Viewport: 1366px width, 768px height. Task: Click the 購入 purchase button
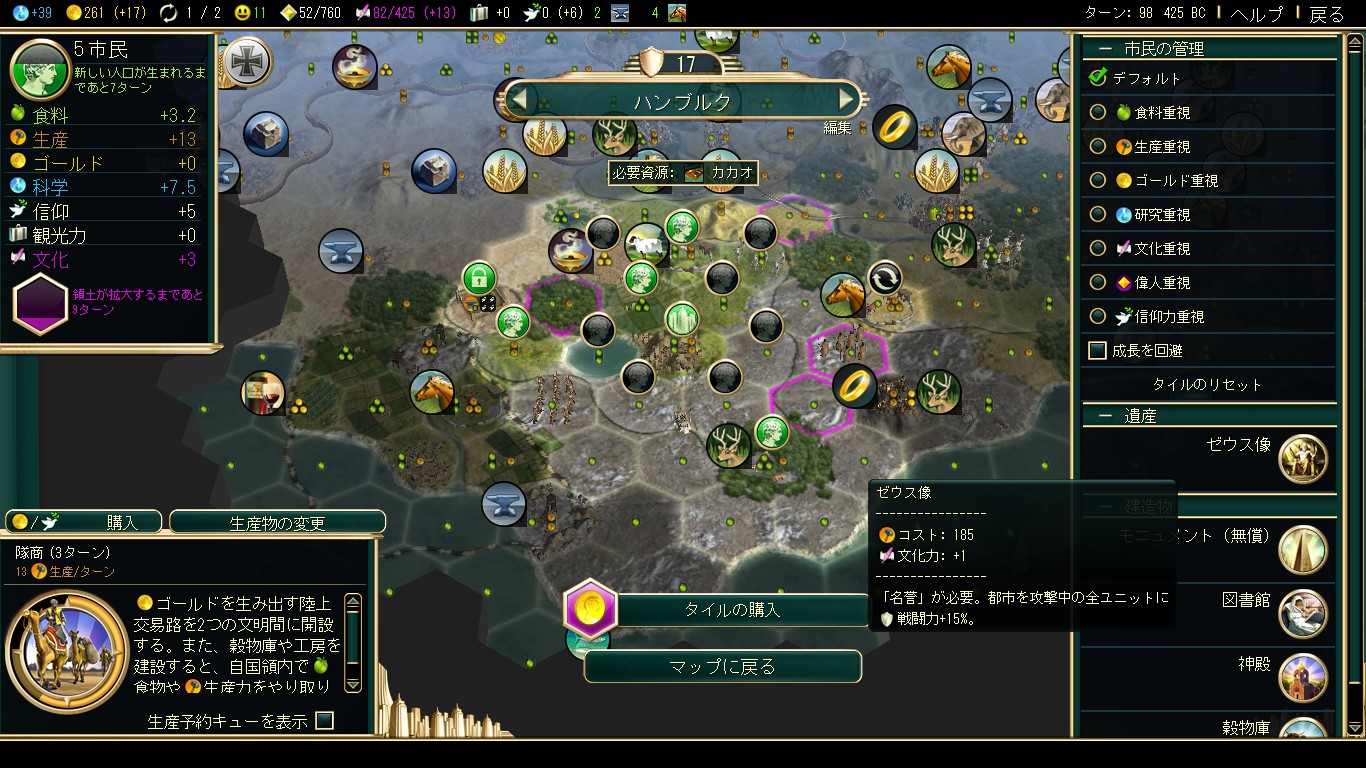[x=85, y=522]
